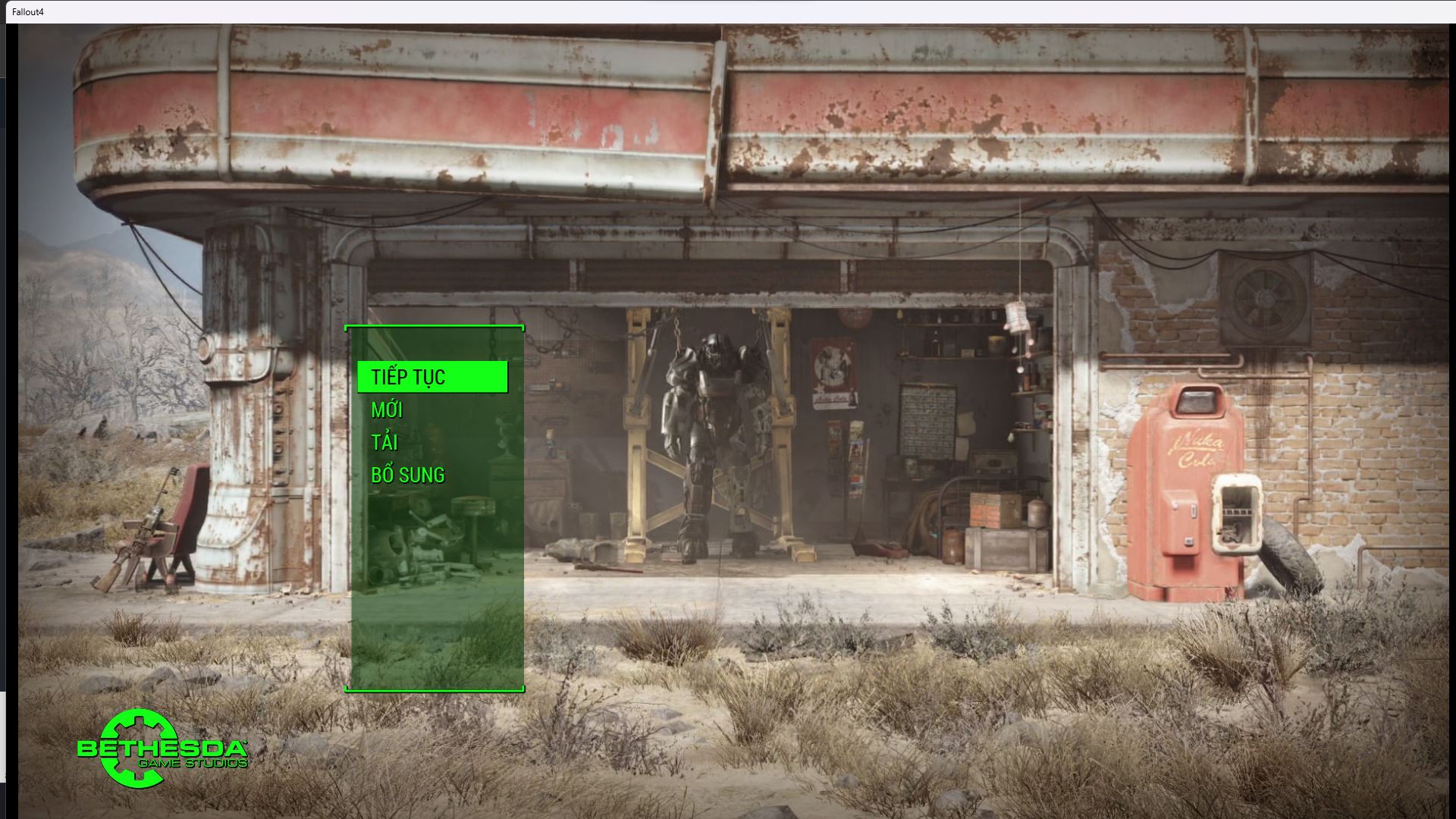The height and width of the screenshot is (819, 1456).
Task: Click the last entry in the menu list
Action: pyautogui.click(x=406, y=474)
